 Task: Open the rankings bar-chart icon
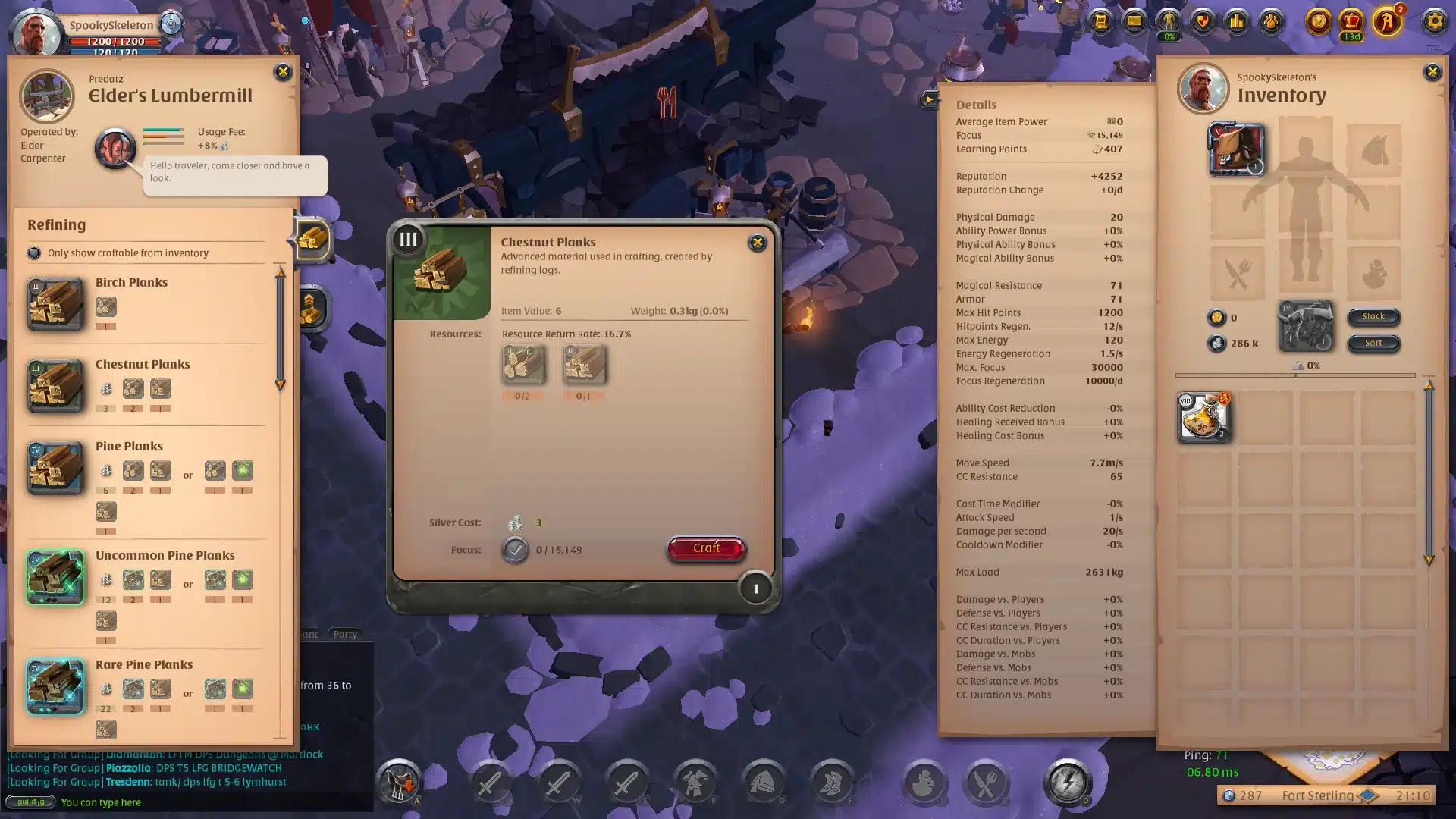point(1235,21)
